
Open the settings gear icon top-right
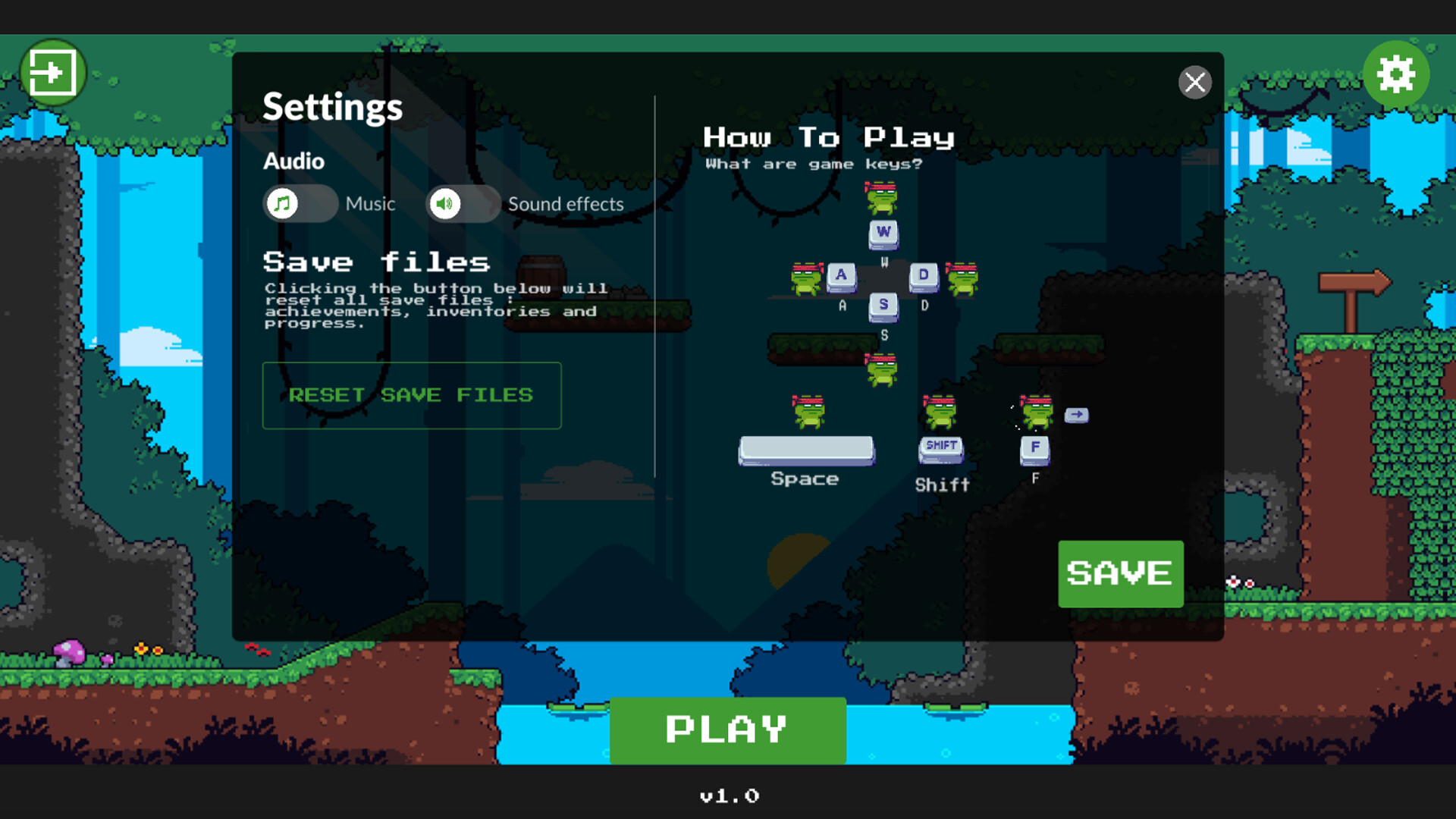click(x=1396, y=74)
